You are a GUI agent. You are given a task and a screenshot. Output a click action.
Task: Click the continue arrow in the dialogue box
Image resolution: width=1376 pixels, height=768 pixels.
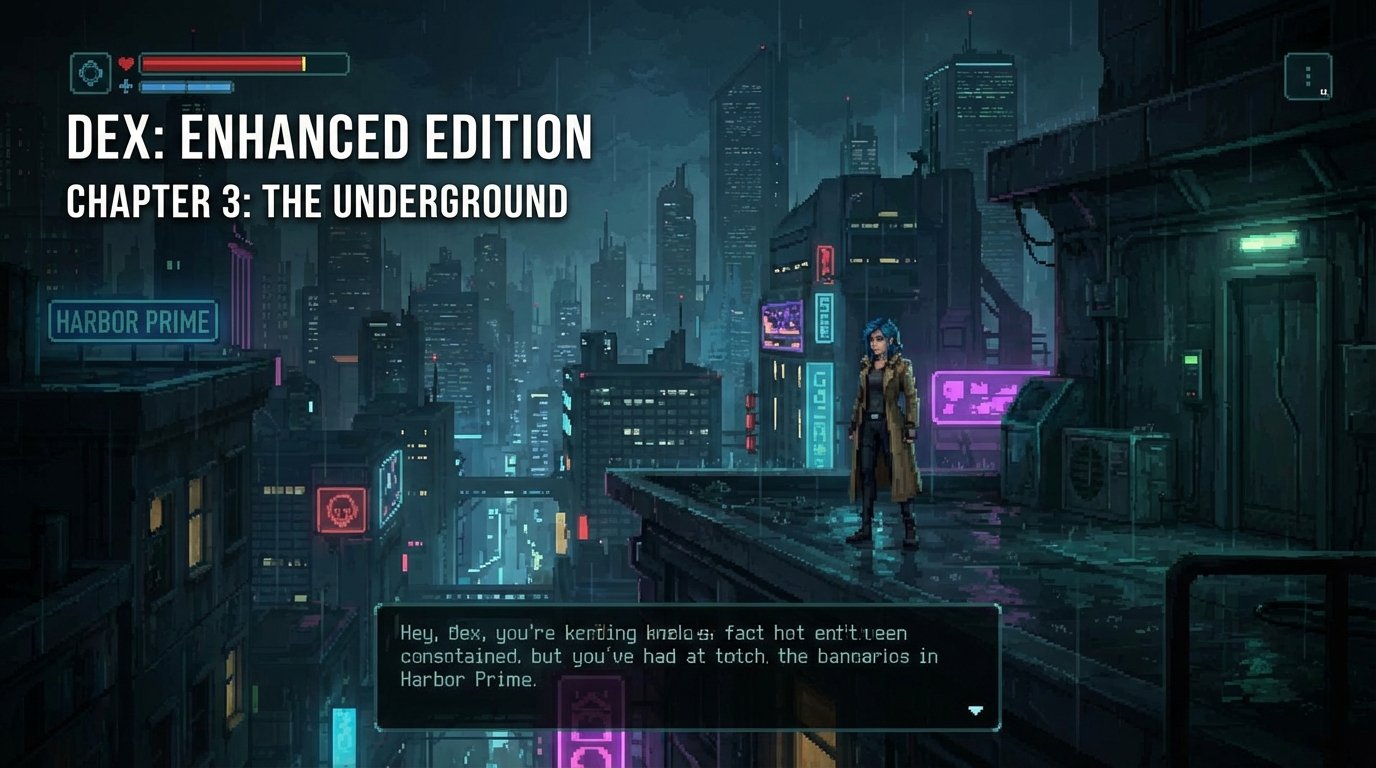point(973,710)
